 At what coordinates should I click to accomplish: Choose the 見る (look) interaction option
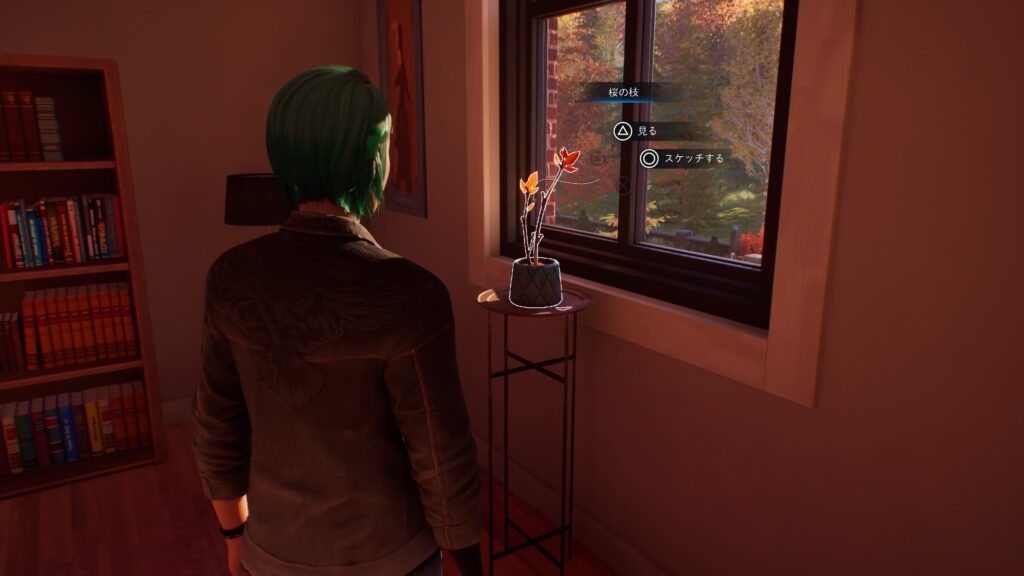click(637, 131)
